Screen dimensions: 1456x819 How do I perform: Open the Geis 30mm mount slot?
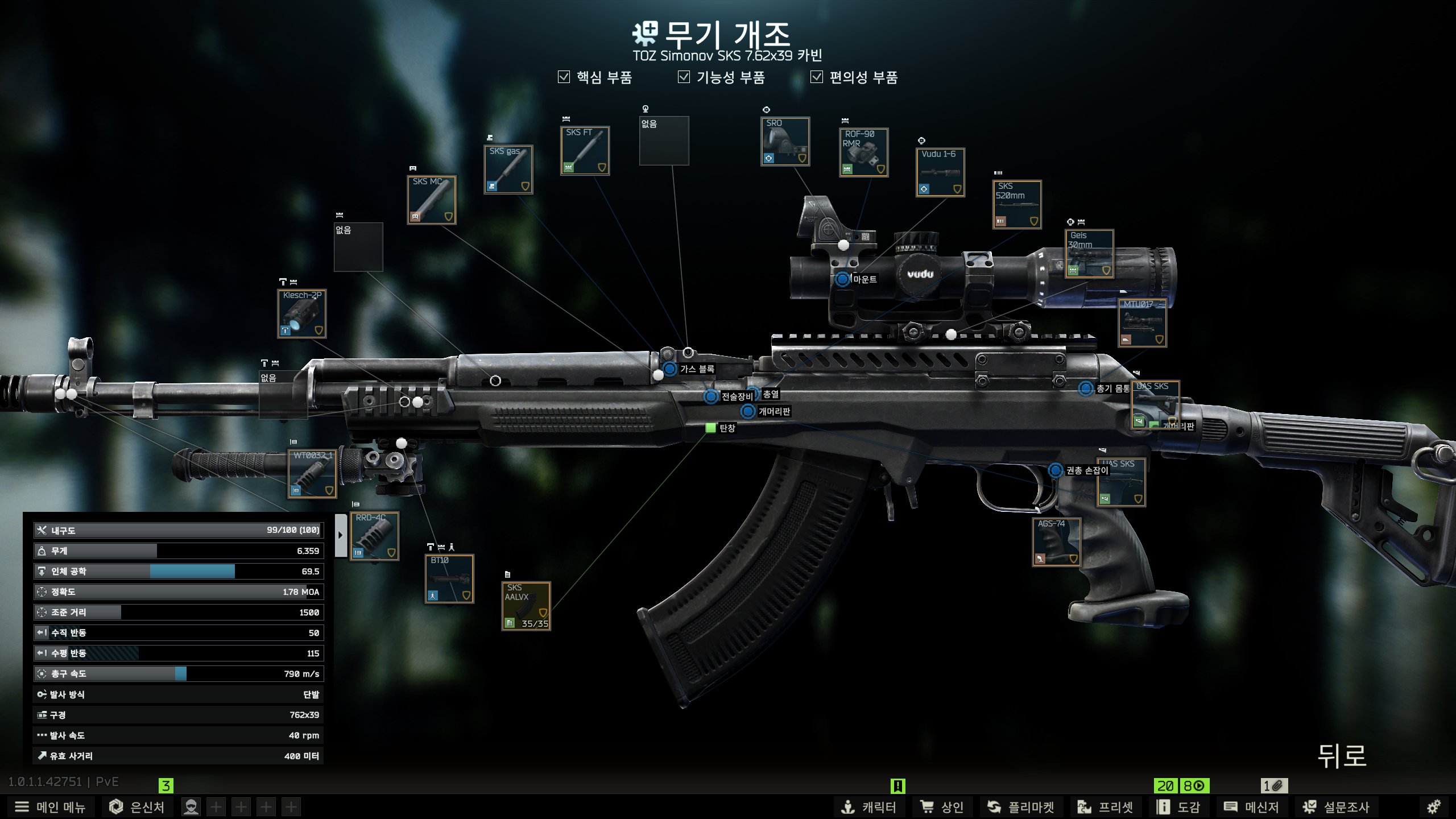(1089, 254)
